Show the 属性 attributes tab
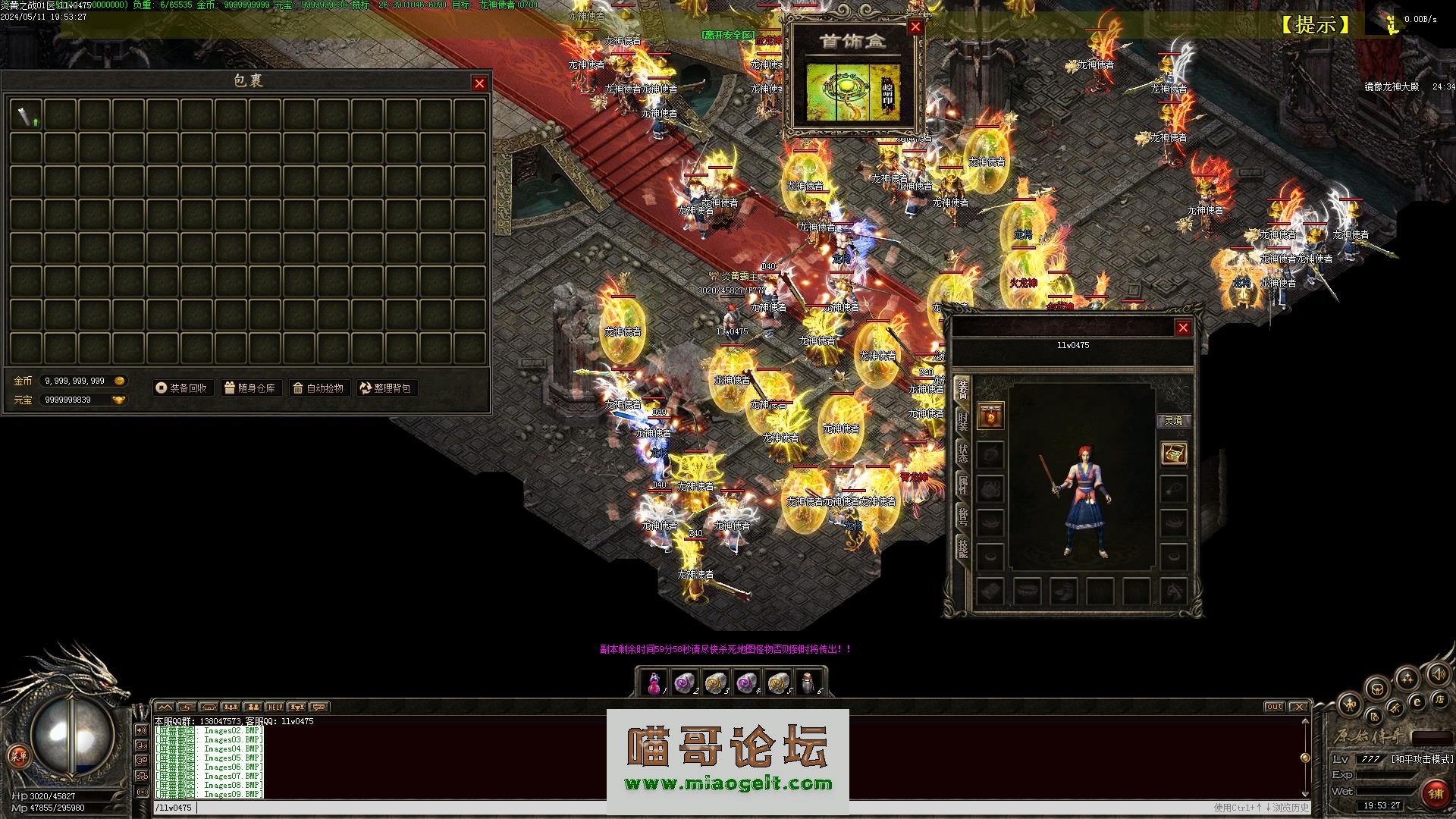 pos(962,485)
